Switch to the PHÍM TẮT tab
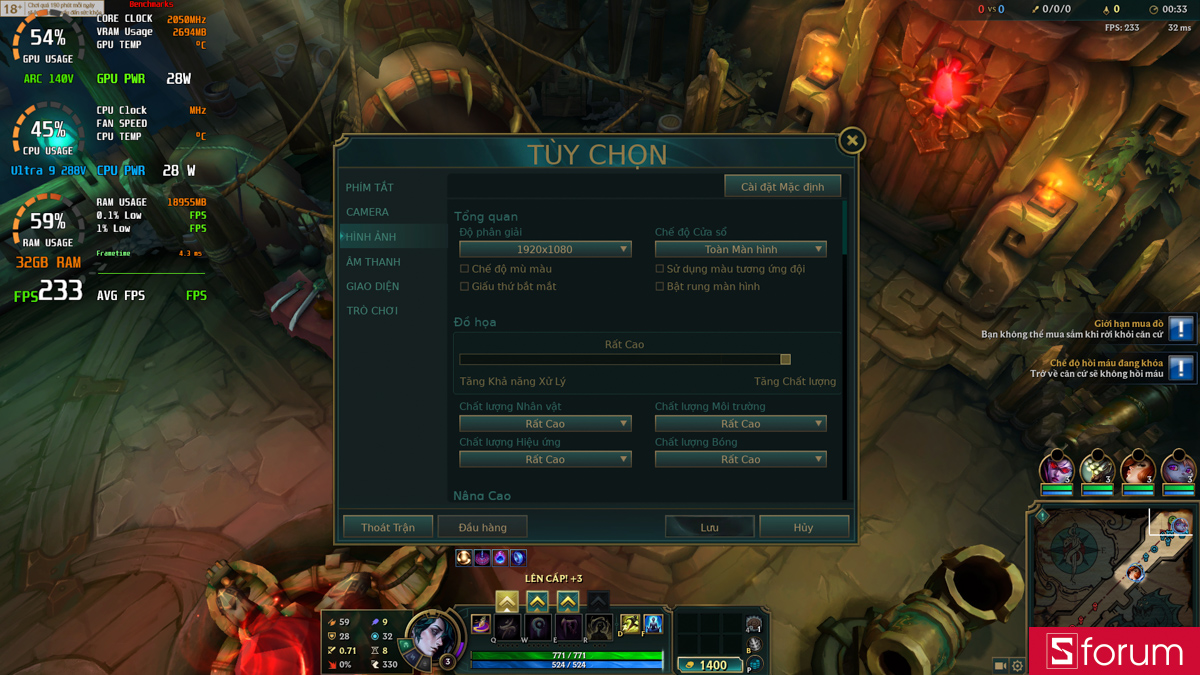 (x=370, y=188)
